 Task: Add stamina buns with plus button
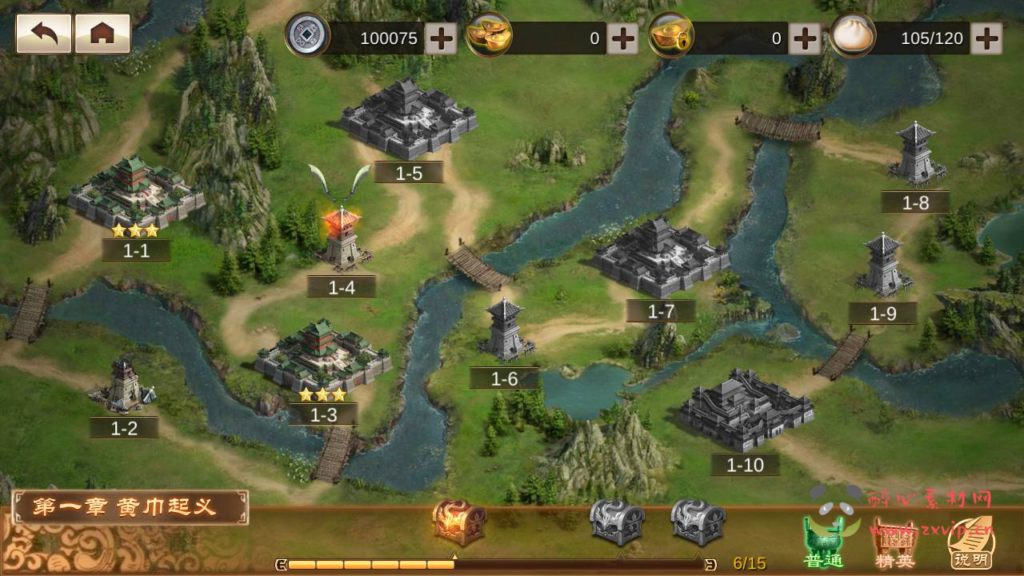986,39
